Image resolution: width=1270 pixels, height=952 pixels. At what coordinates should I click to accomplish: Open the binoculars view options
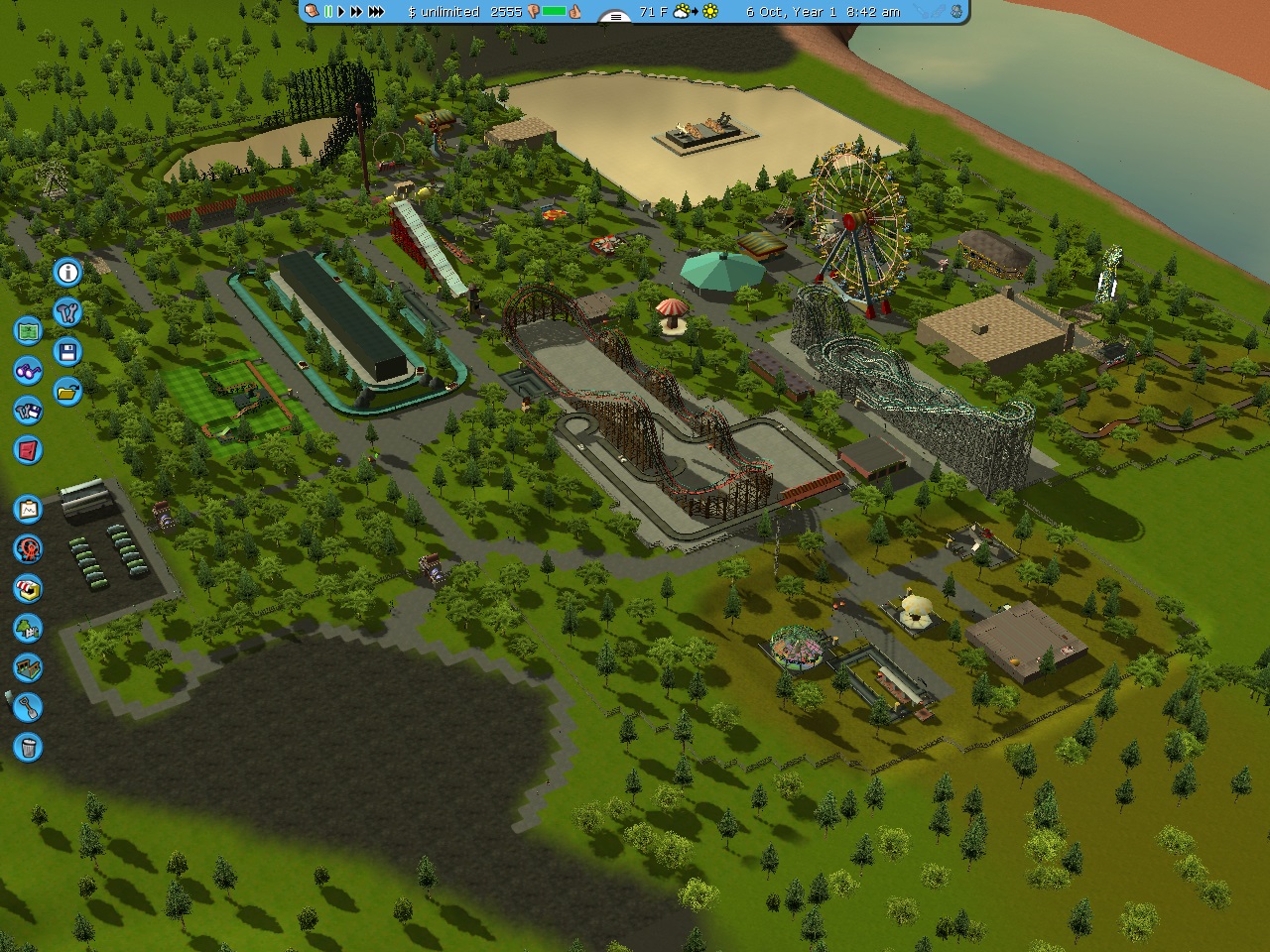click(x=28, y=371)
